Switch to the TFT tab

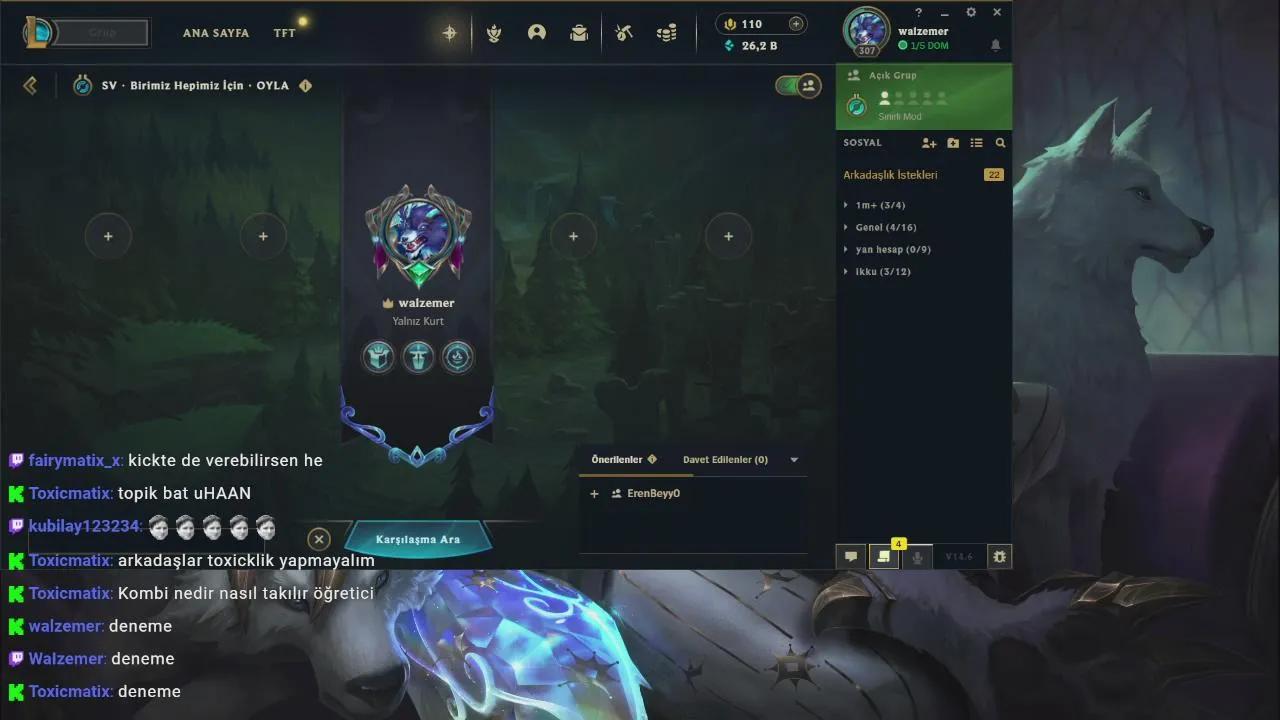[284, 32]
